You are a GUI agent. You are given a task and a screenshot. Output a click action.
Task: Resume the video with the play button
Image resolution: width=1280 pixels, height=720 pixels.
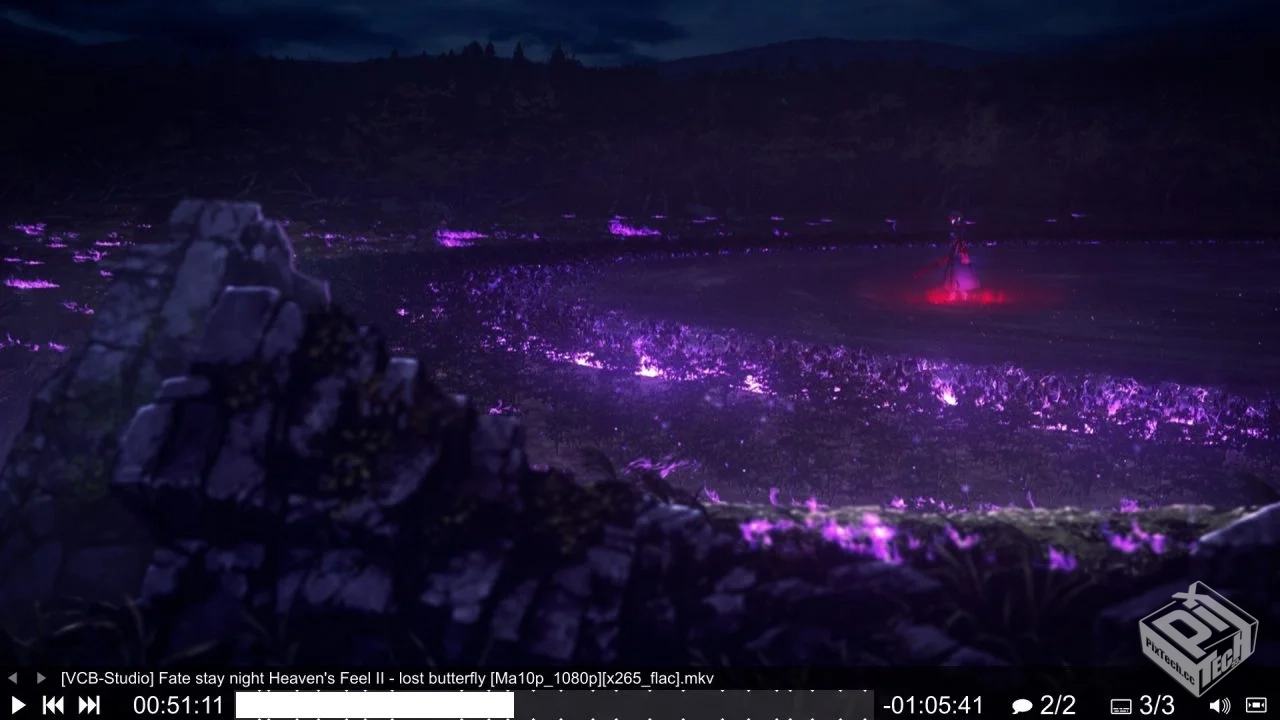pyautogui.click(x=17, y=705)
